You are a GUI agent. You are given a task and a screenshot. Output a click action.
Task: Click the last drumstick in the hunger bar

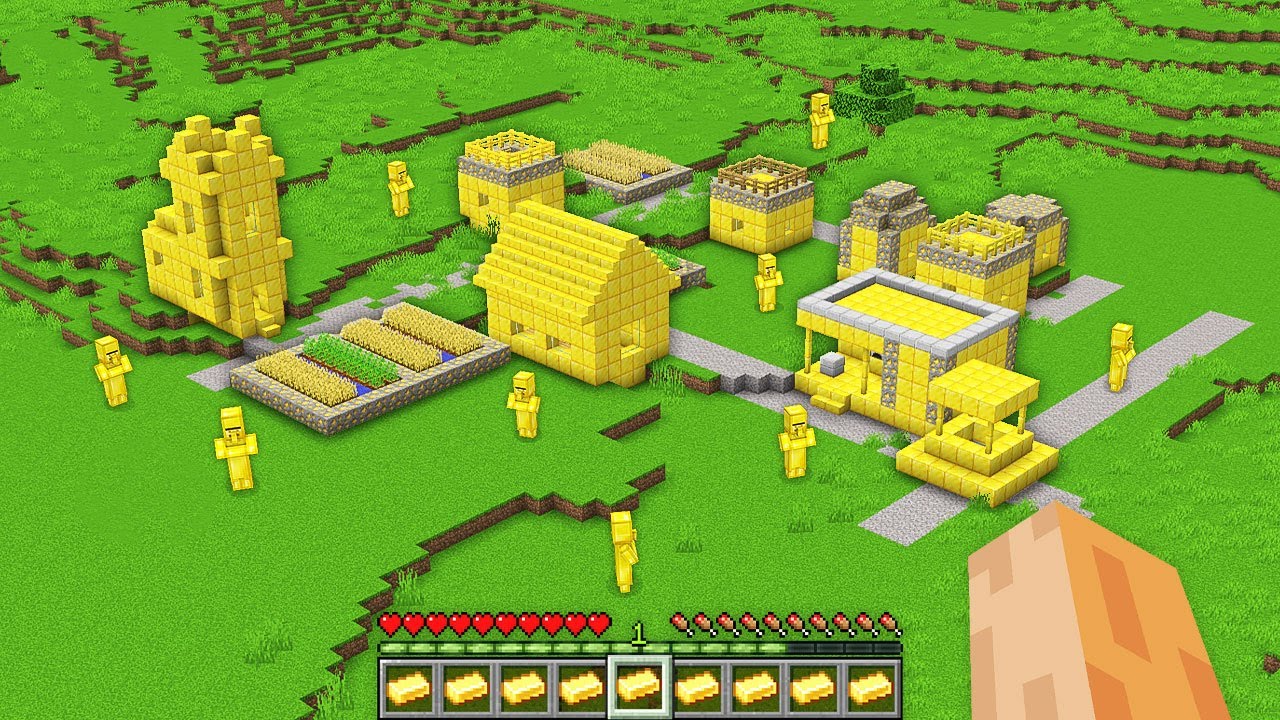coord(888,620)
